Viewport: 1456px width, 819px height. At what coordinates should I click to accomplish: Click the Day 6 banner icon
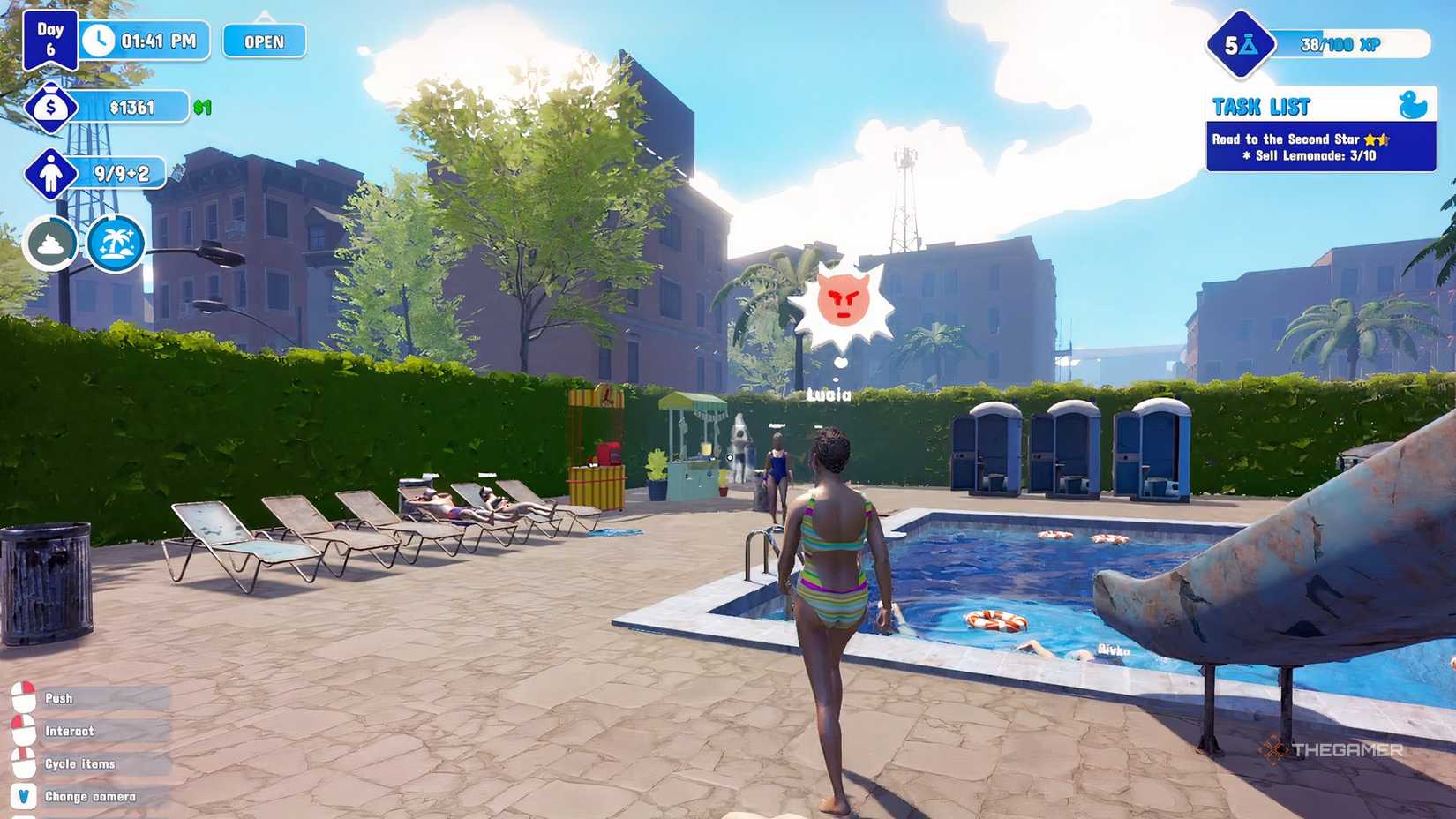point(50,38)
